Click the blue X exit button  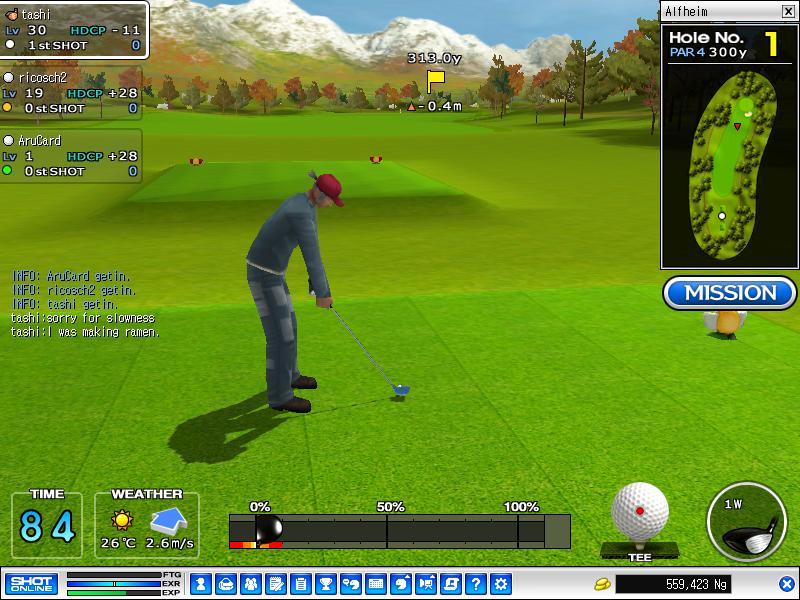pyautogui.click(x=787, y=584)
